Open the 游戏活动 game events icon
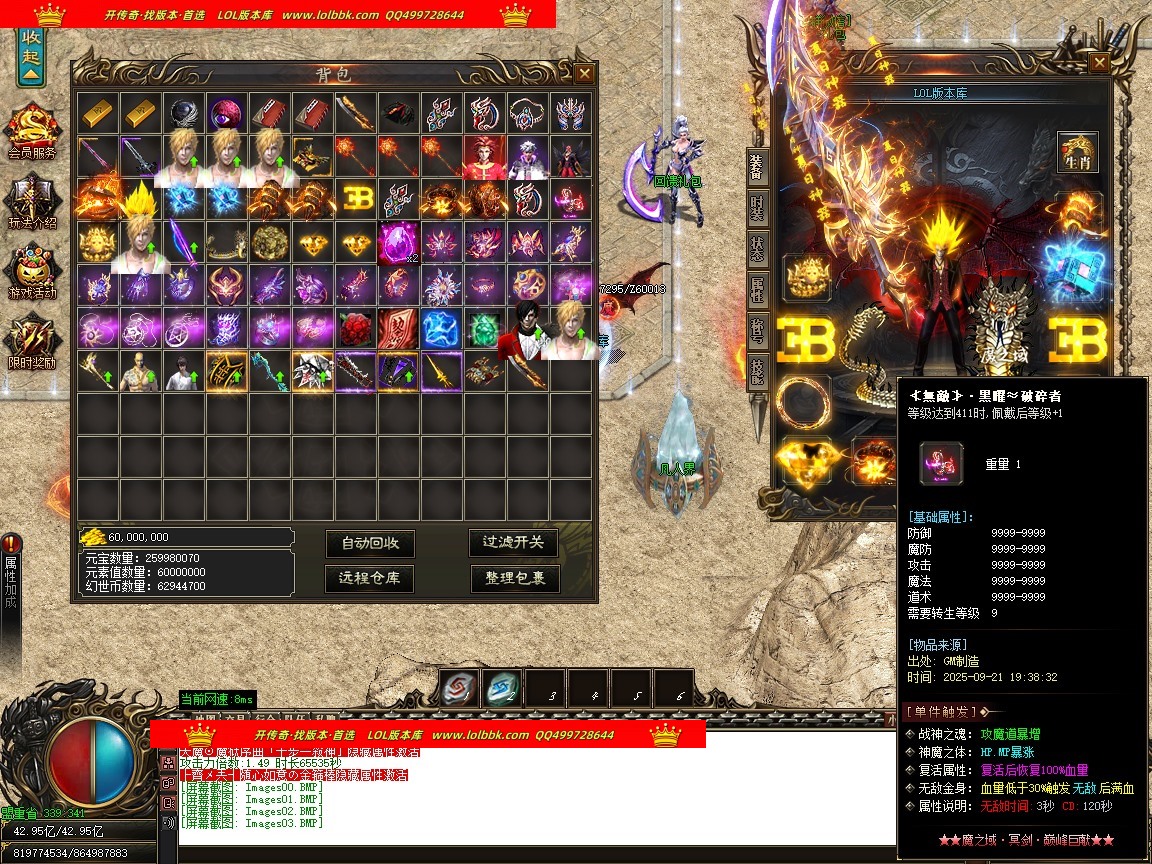The image size is (1152, 864). (32, 272)
